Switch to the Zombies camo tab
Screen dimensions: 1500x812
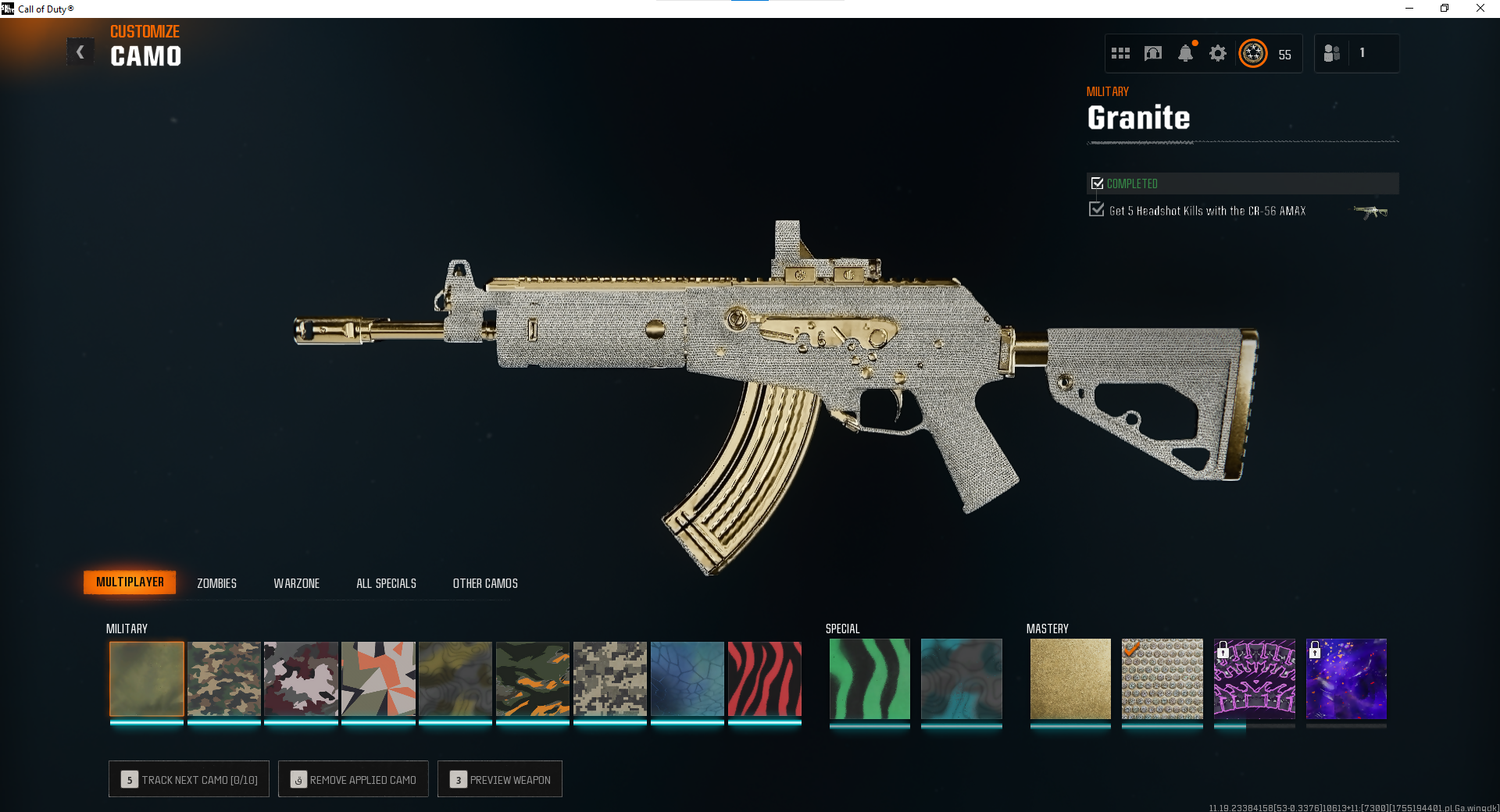[216, 583]
